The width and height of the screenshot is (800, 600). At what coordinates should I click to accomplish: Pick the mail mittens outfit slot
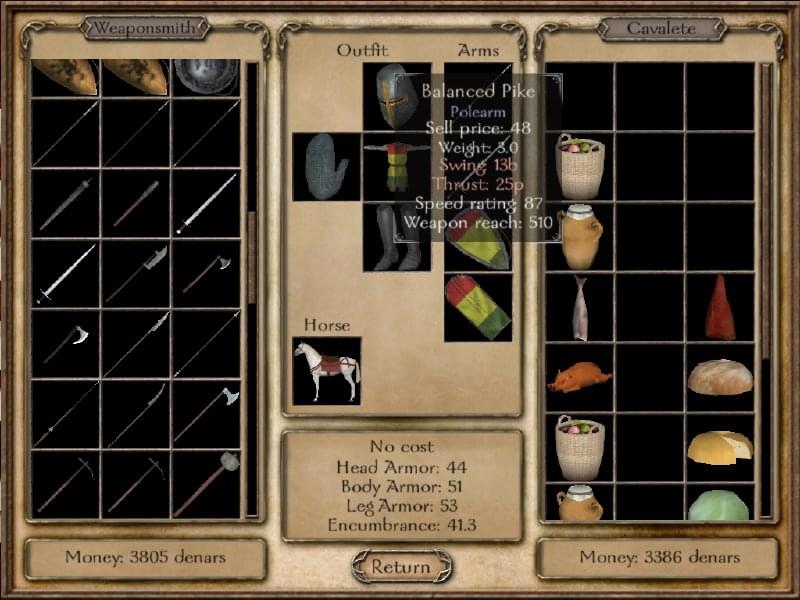(x=326, y=166)
